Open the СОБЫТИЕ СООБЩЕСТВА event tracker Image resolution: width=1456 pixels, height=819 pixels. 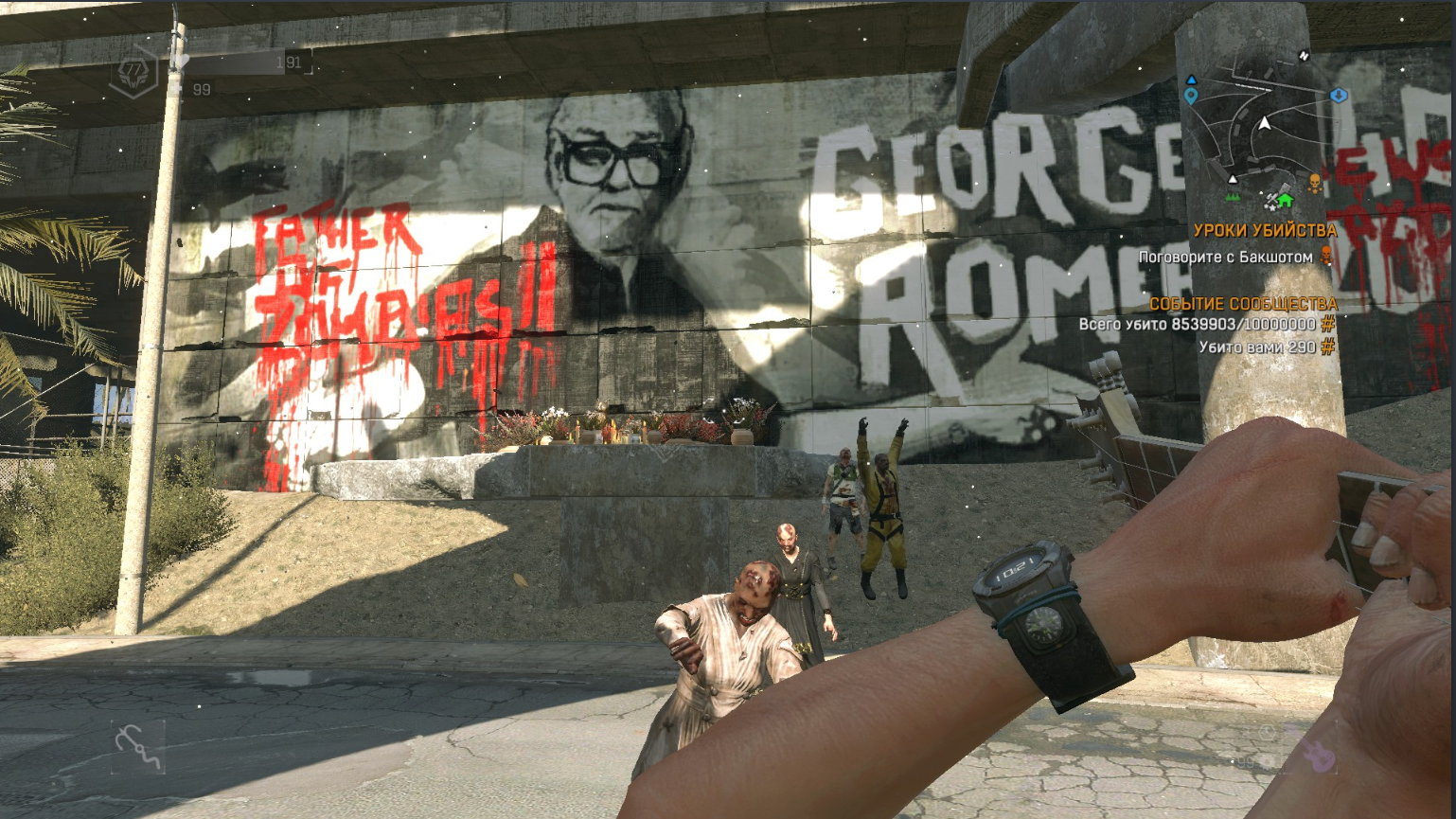pos(1242,304)
